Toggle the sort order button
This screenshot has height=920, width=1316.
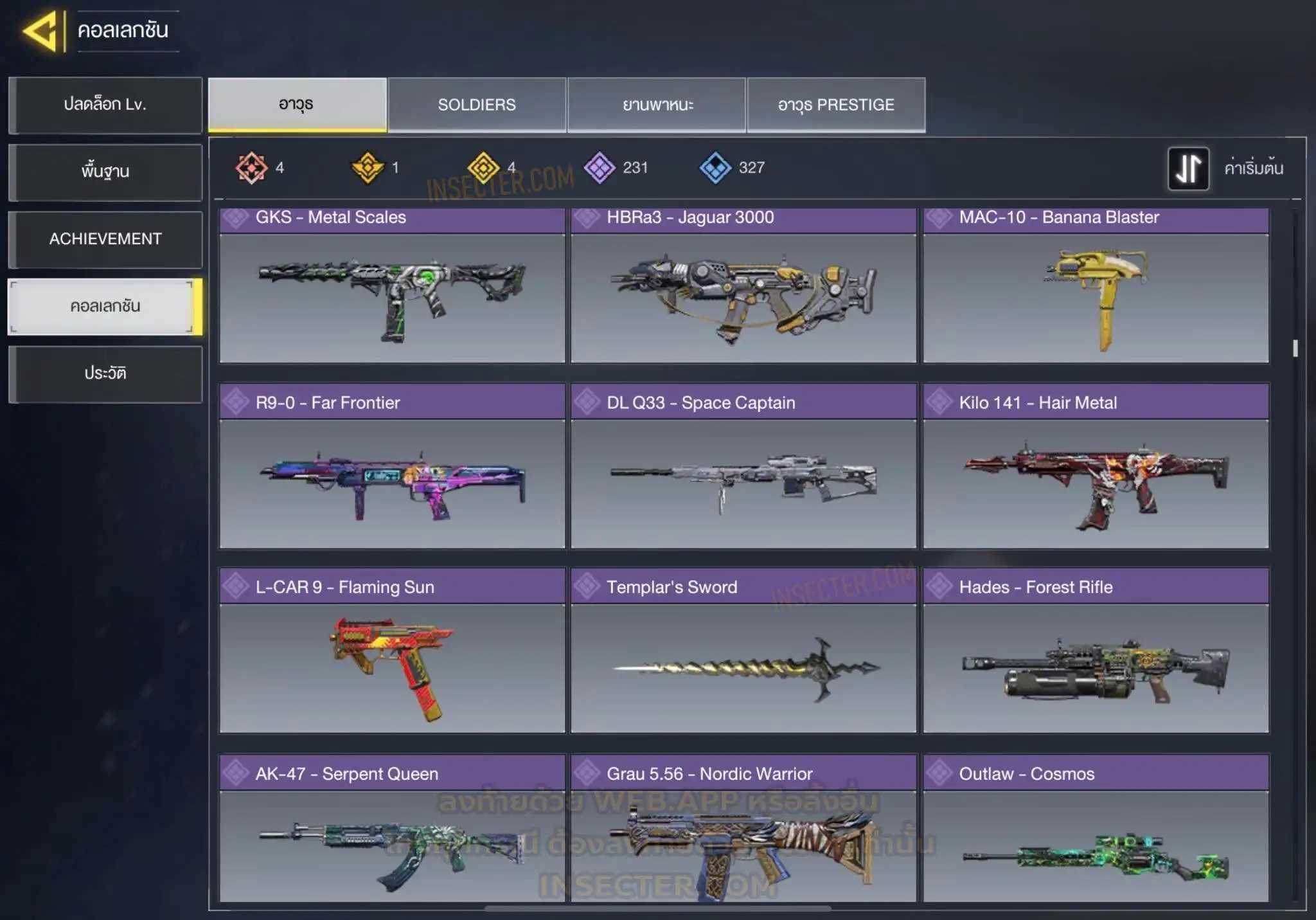click(x=1188, y=168)
